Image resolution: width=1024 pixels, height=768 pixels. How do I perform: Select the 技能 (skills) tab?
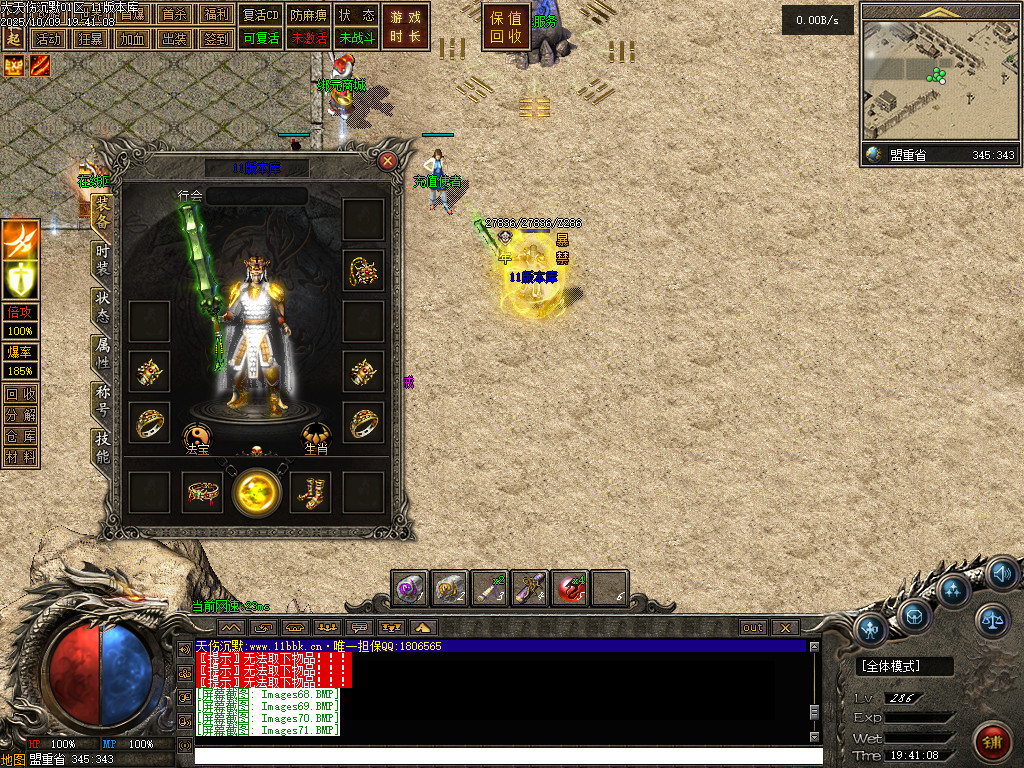pyautogui.click(x=102, y=446)
